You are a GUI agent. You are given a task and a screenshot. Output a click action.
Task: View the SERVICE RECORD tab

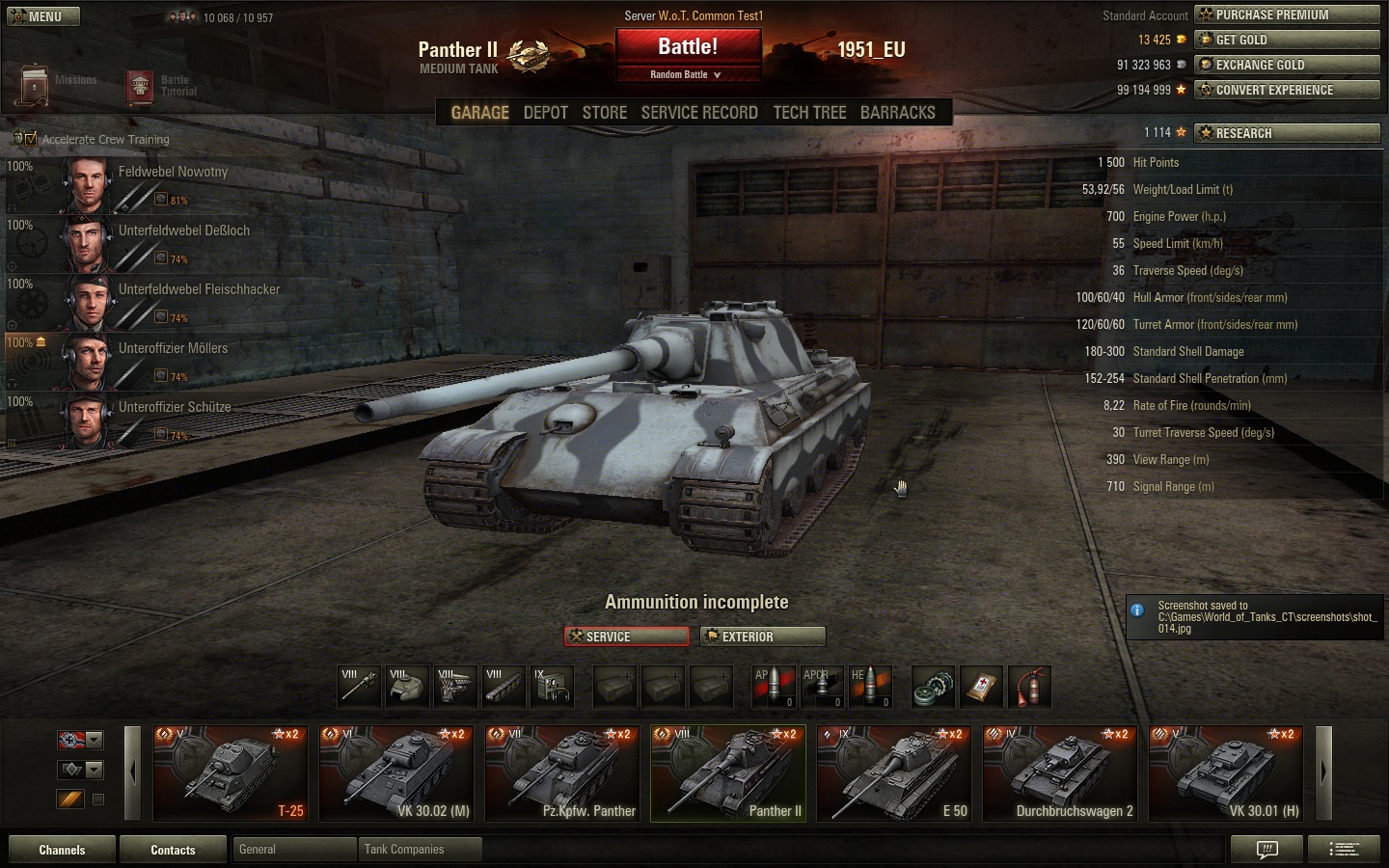[x=698, y=113]
